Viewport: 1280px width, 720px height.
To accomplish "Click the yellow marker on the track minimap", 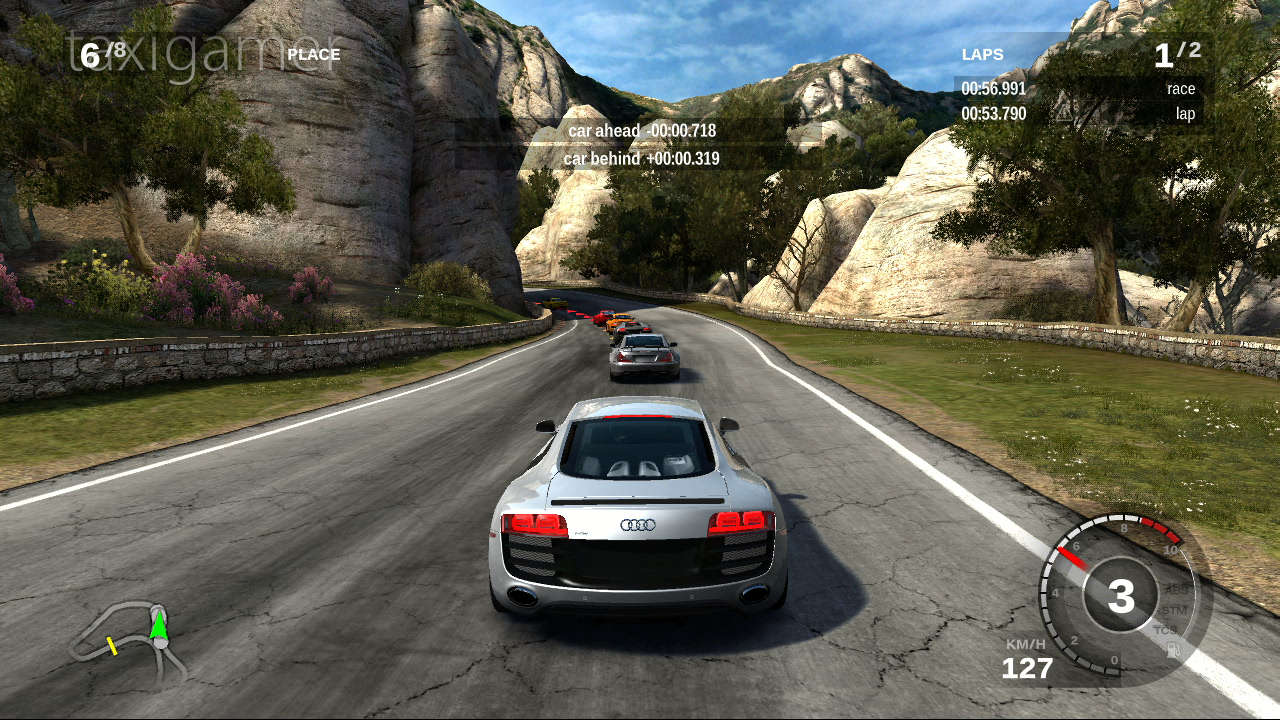I will (x=112, y=646).
